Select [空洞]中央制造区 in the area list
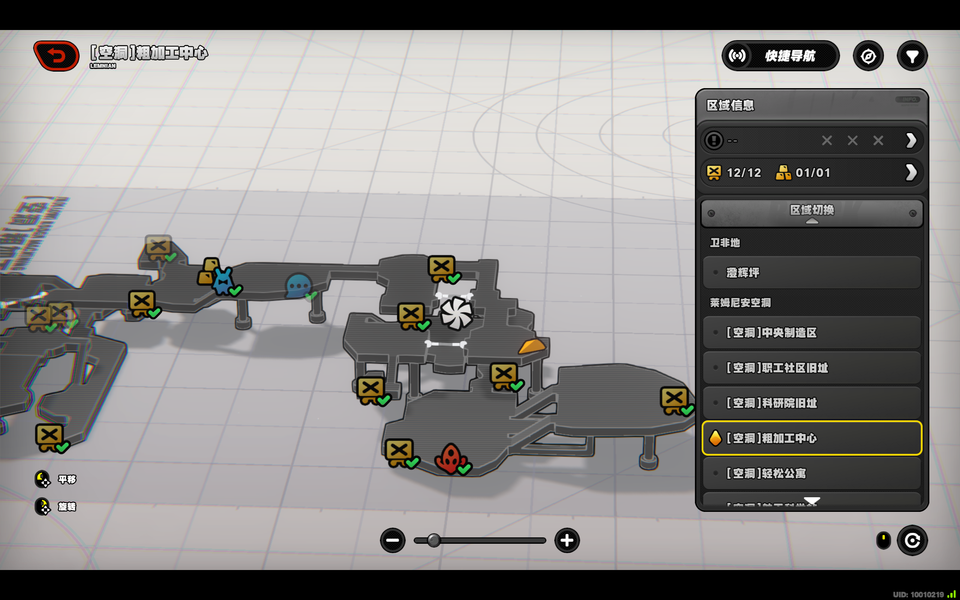The width and height of the screenshot is (960, 600). (811, 332)
